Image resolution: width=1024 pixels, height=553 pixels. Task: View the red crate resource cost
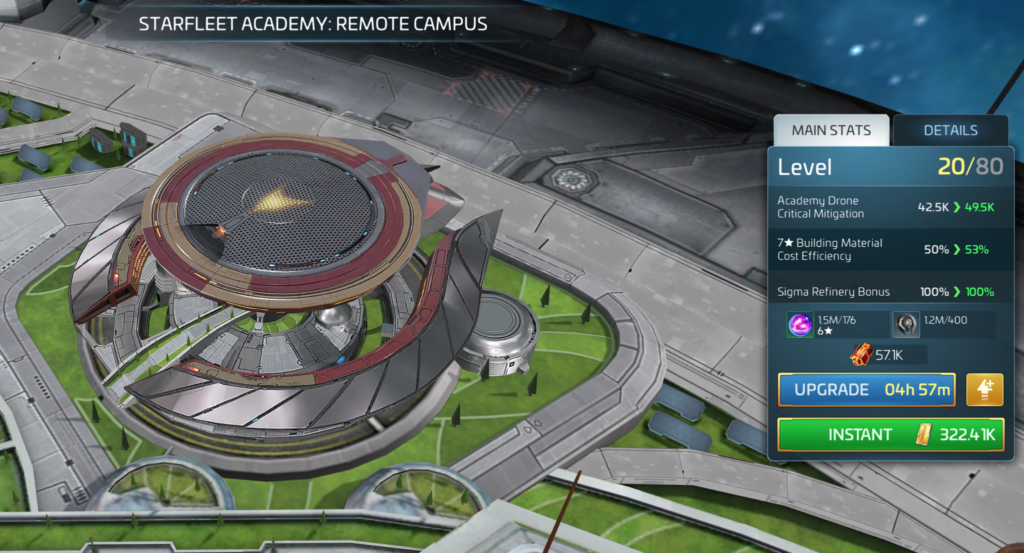click(x=859, y=354)
